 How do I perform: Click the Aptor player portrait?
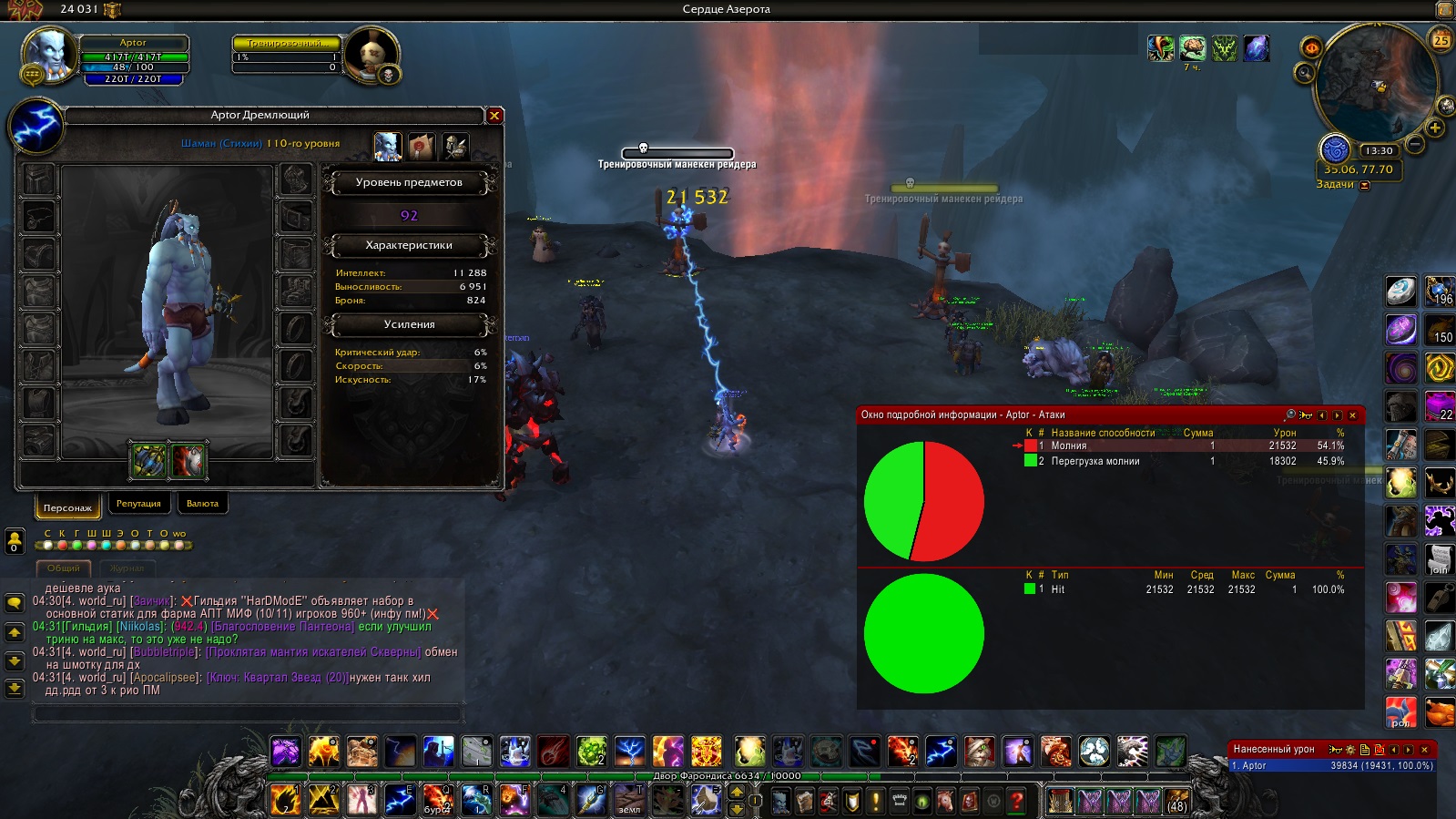pyautogui.click(x=48, y=55)
